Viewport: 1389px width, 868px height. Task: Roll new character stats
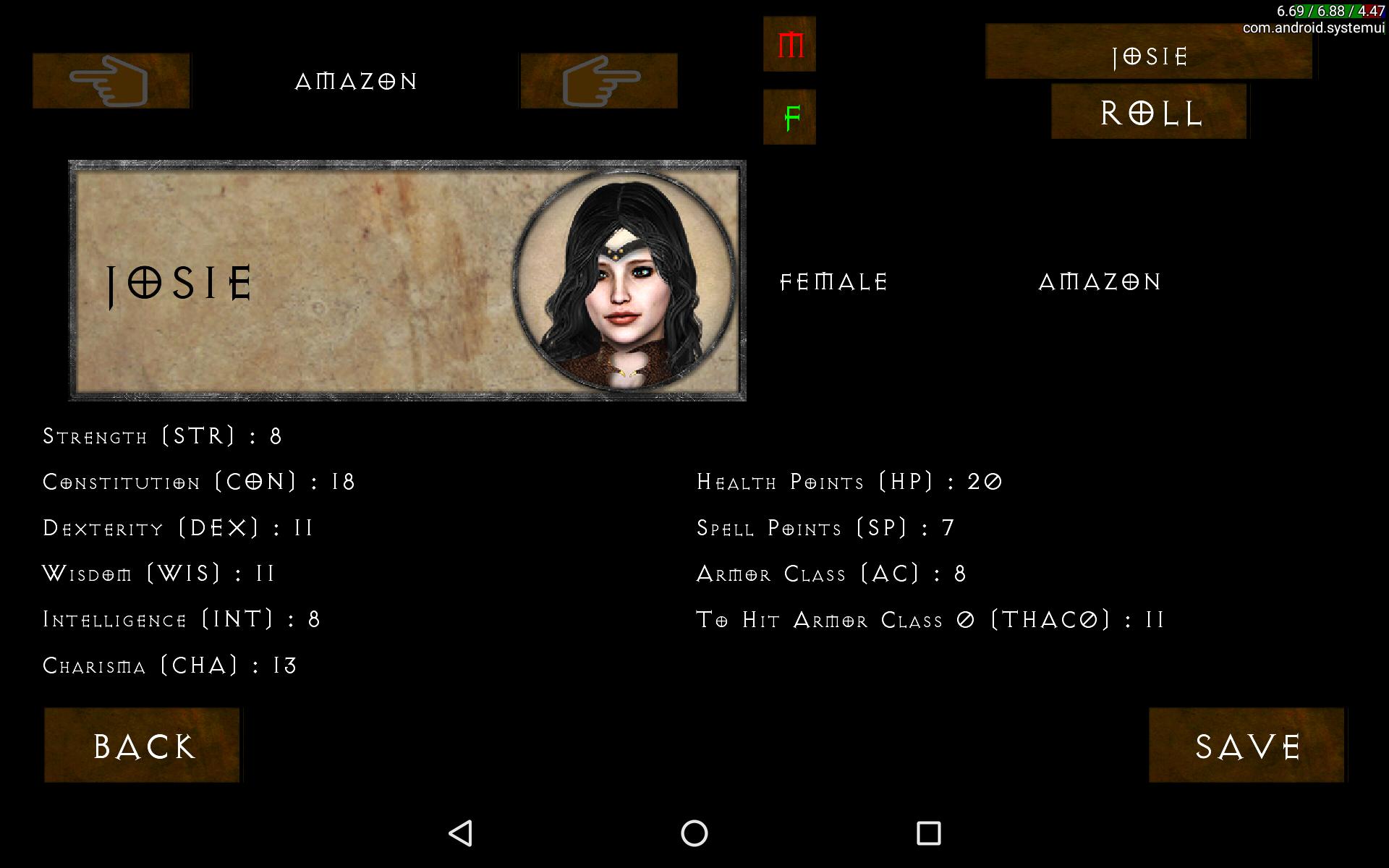pyautogui.click(x=1149, y=112)
